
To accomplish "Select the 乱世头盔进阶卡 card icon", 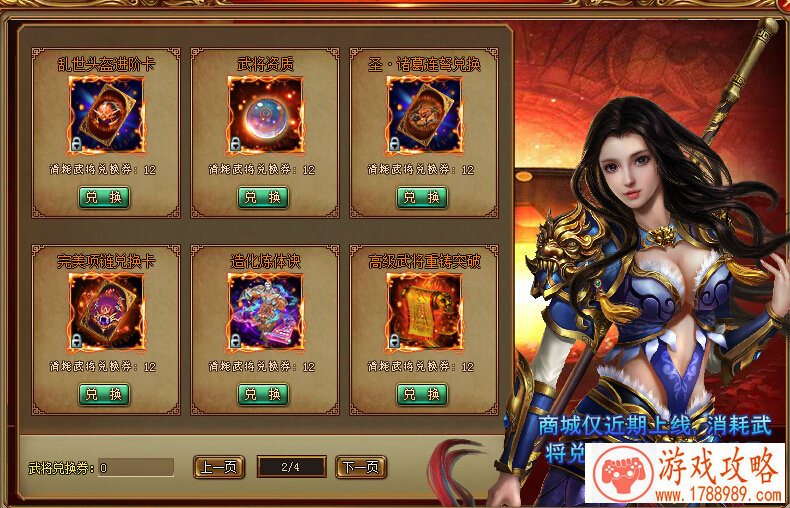I will [105, 115].
